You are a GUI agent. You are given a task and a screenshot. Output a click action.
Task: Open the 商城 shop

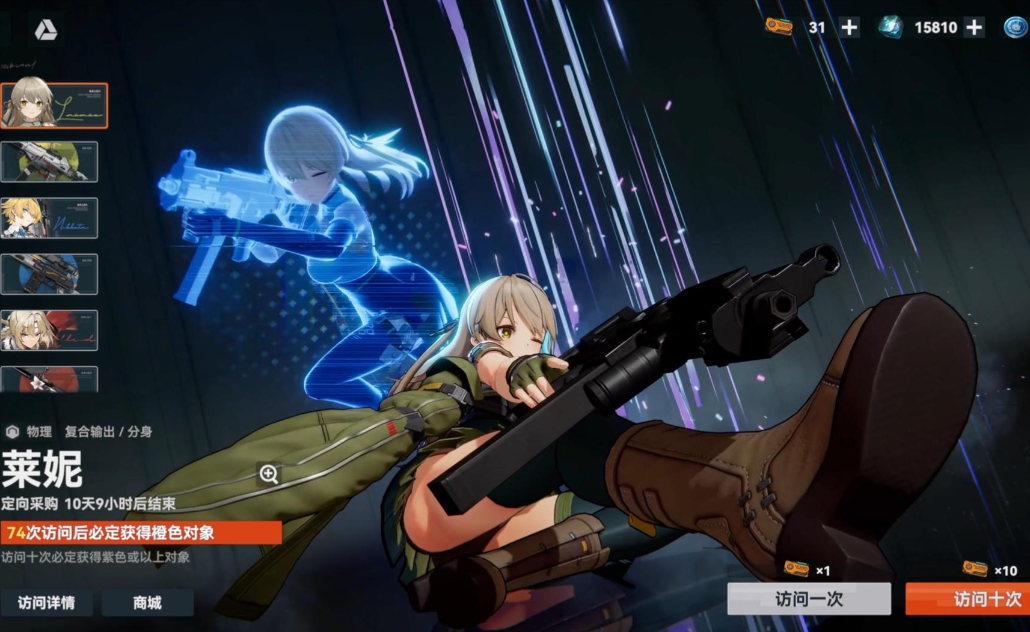(147, 602)
